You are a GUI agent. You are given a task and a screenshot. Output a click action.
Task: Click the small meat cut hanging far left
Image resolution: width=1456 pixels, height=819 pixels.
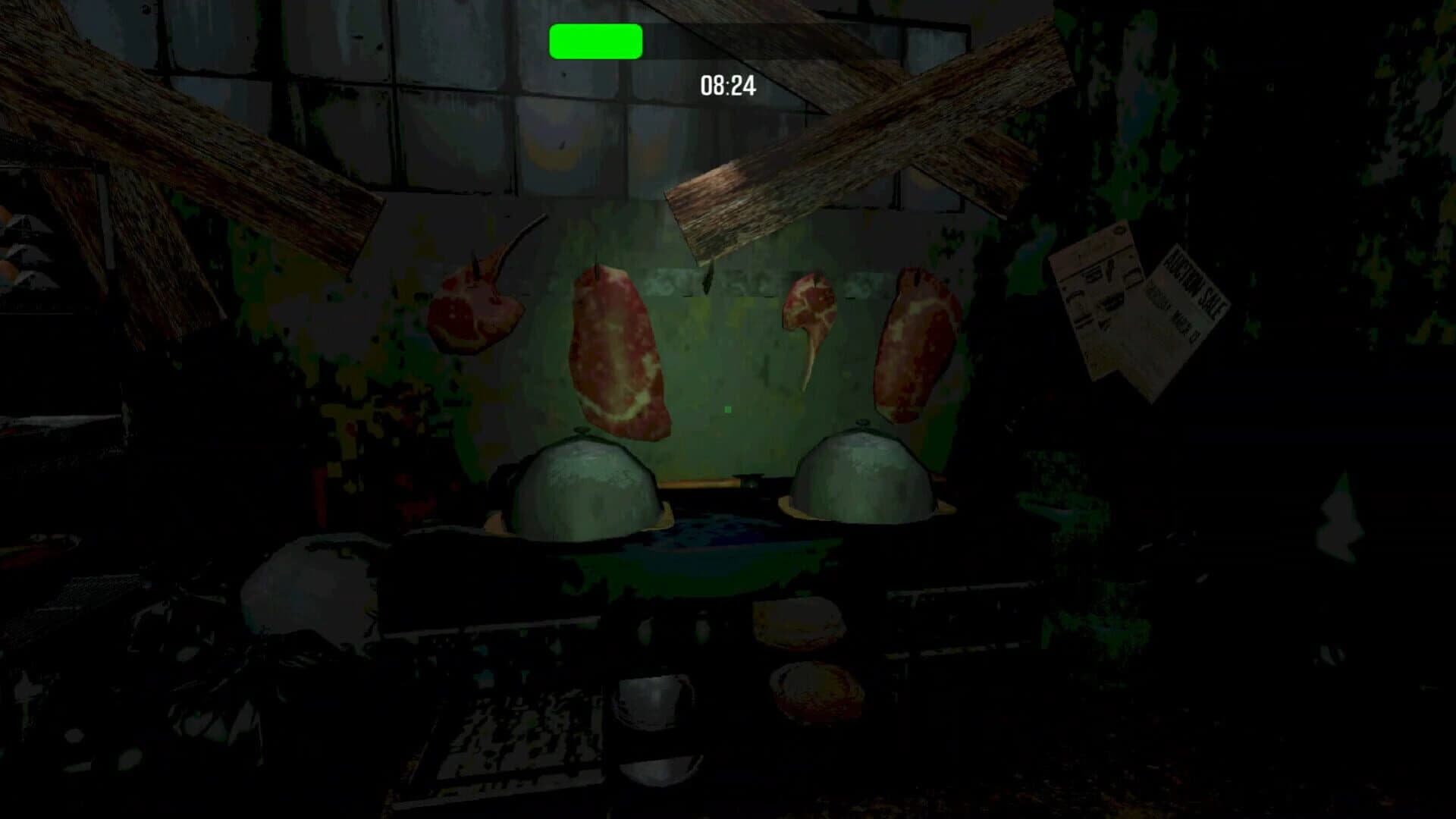pyautogui.click(x=474, y=315)
